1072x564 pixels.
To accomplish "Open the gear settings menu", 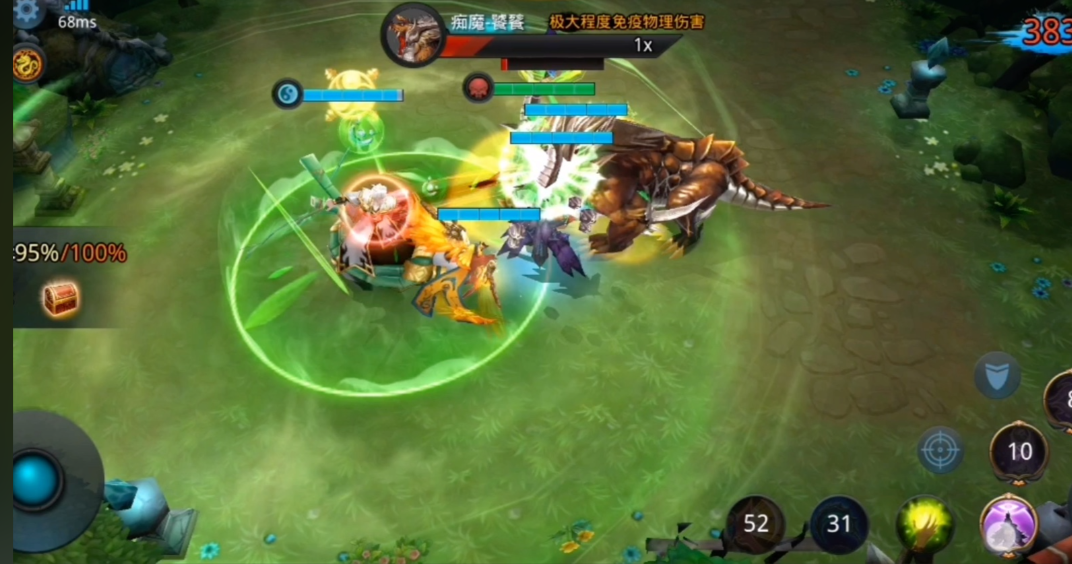I will (x=28, y=10).
